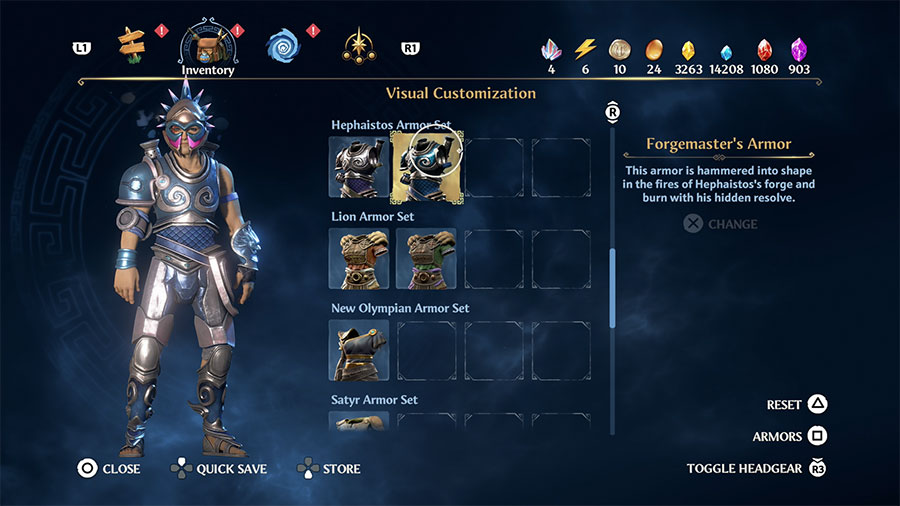Choose the Satyr Armor Set skin

359,421
